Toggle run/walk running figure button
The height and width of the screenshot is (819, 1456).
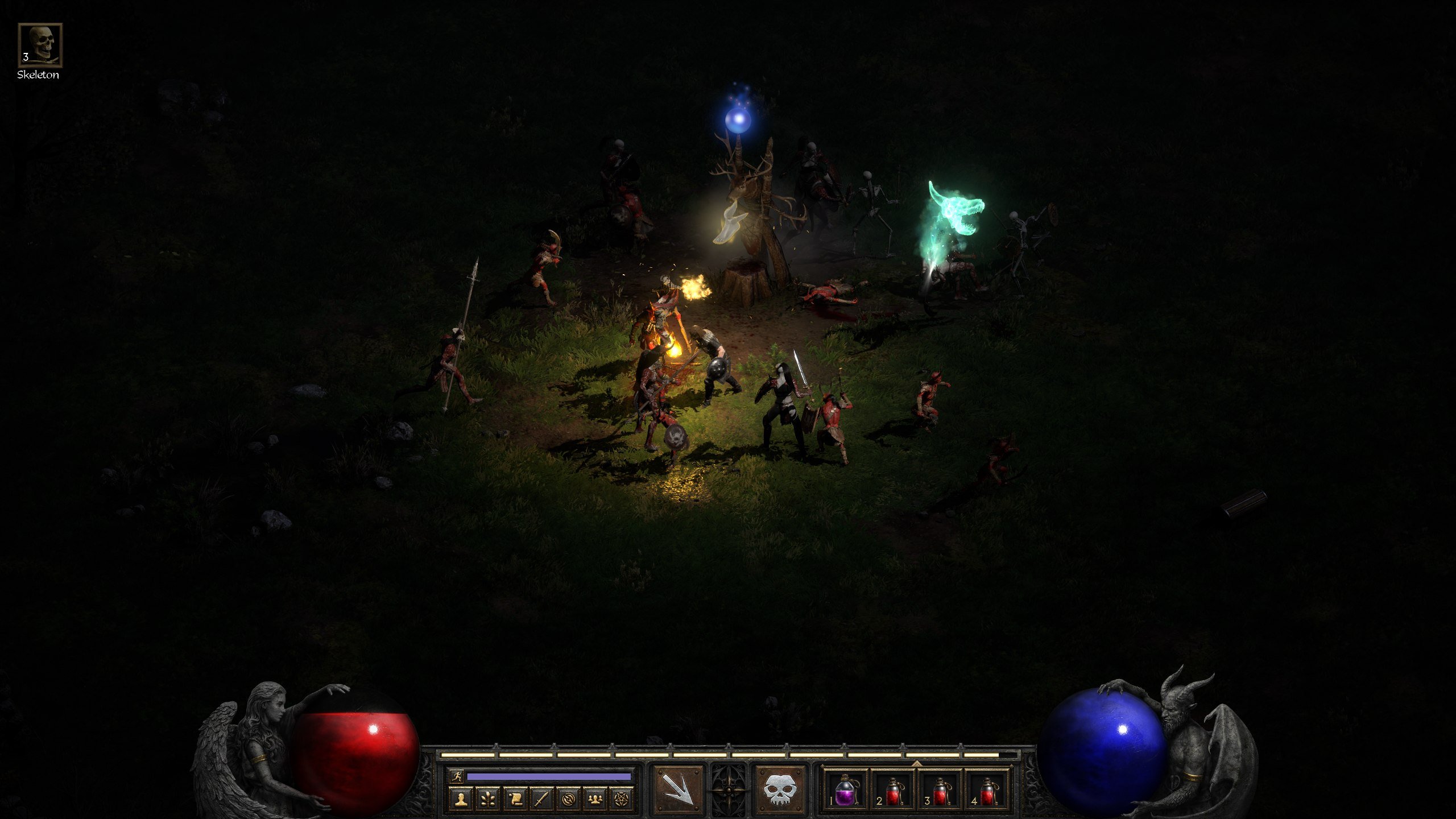tap(457, 776)
